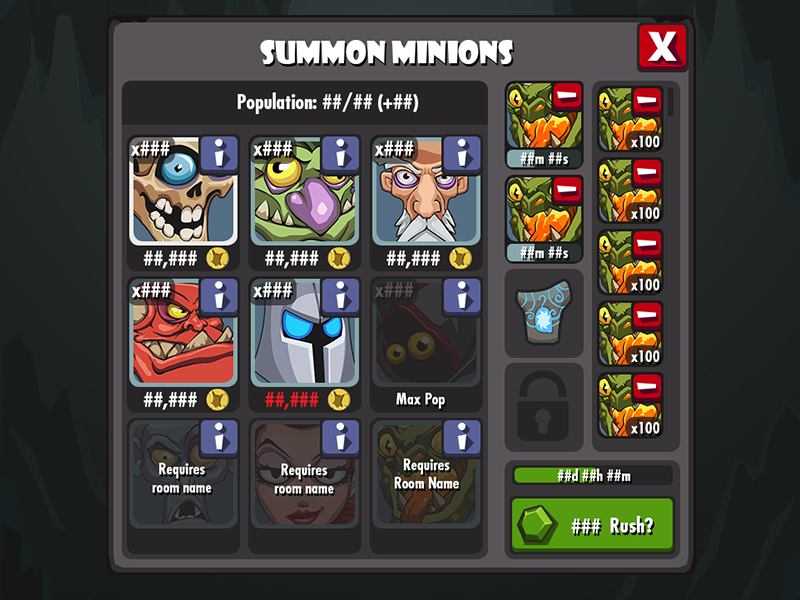Close the Summon Minions window
The height and width of the screenshot is (600, 800).
coord(662,47)
